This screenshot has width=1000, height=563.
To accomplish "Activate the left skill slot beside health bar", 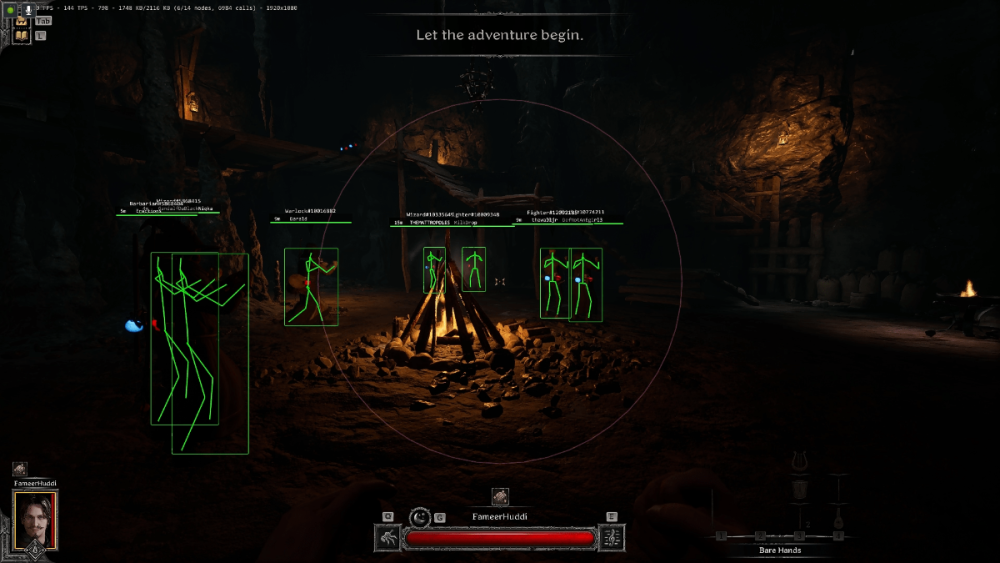I will (388, 538).
